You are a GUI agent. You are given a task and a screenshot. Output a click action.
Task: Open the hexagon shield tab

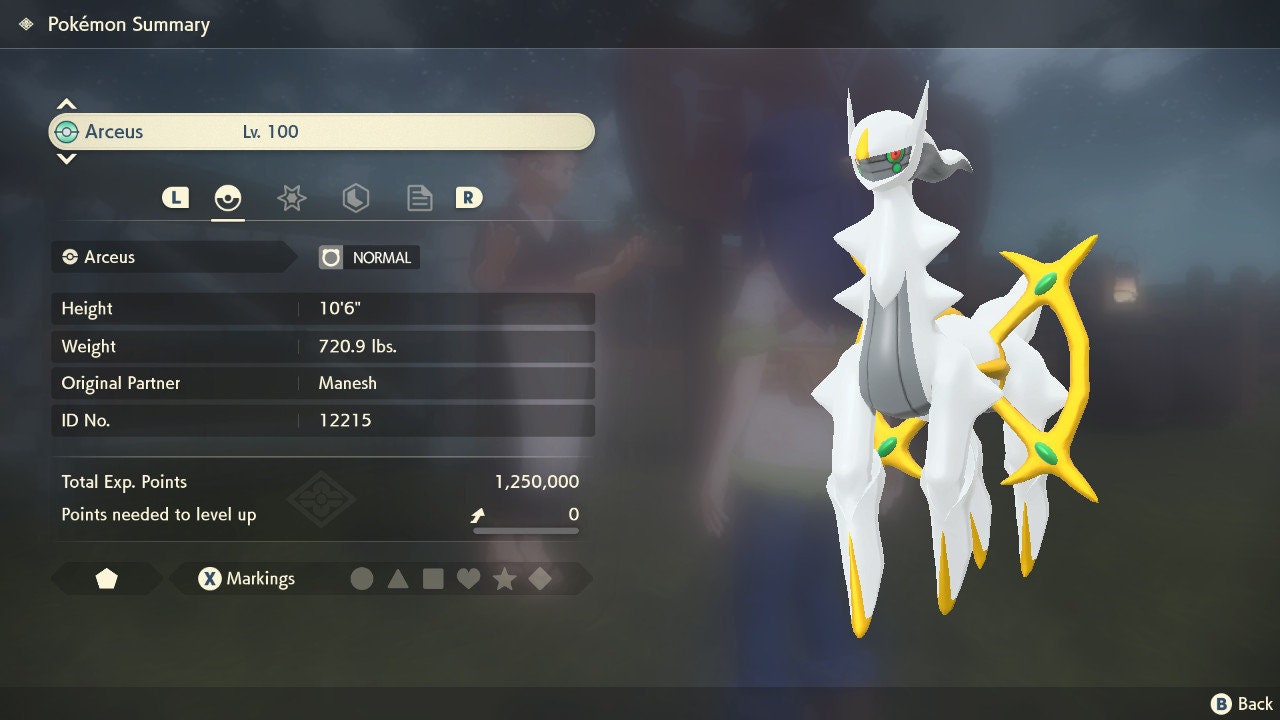pyautogui.click(x=355, y=198)
